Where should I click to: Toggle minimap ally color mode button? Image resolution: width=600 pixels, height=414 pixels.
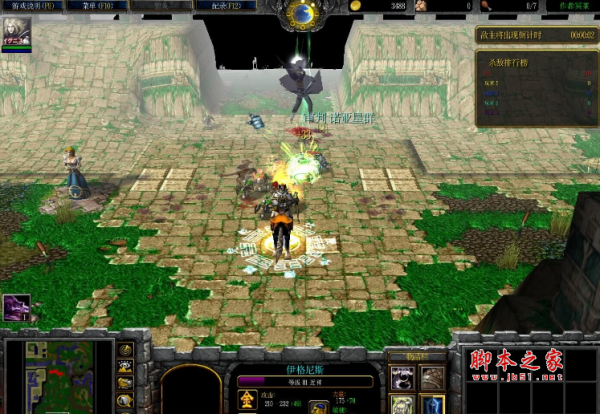pyautogui.click(x=126, y=384)
